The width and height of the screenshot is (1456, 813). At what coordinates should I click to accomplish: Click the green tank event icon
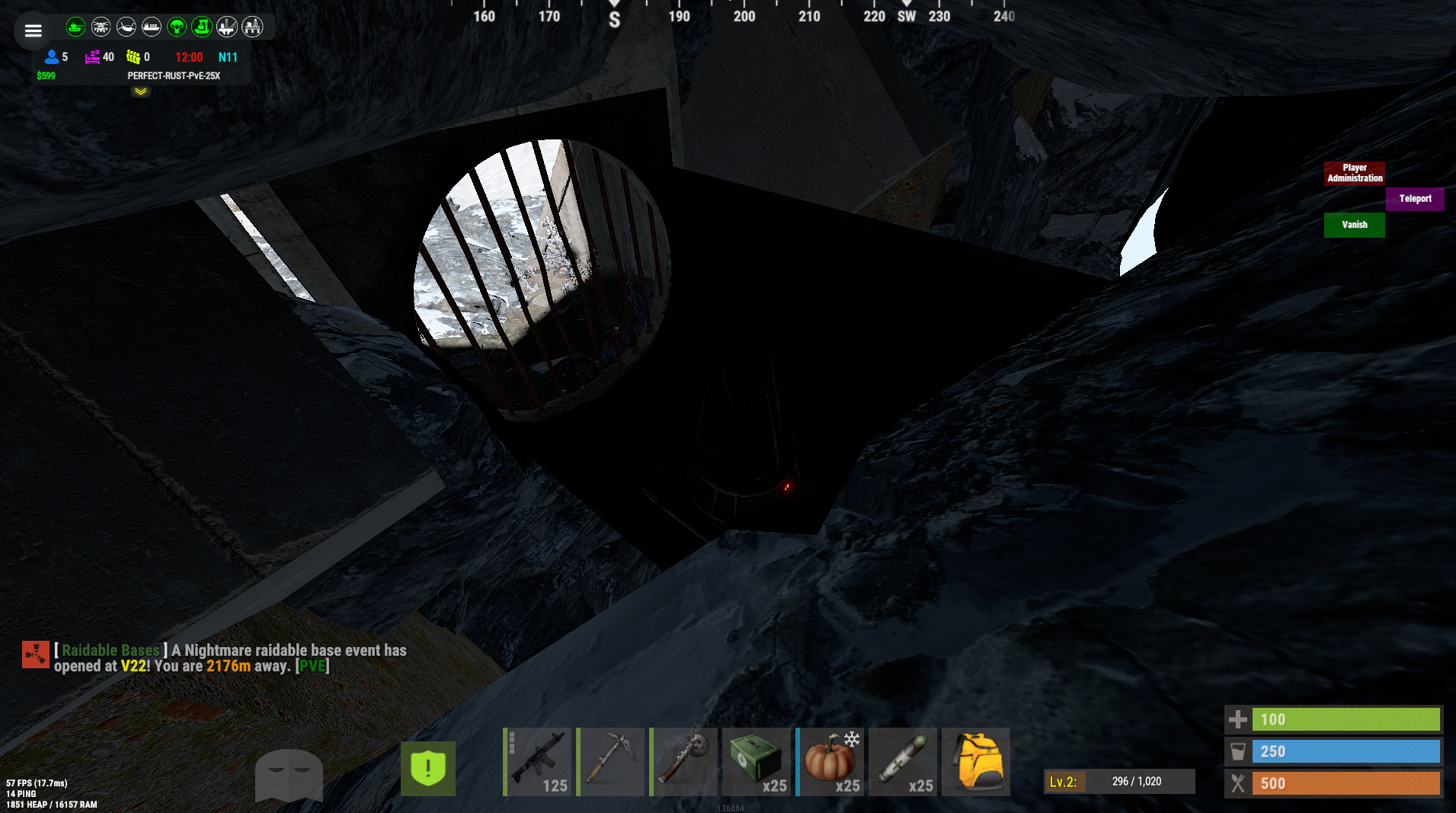(75, 27)
